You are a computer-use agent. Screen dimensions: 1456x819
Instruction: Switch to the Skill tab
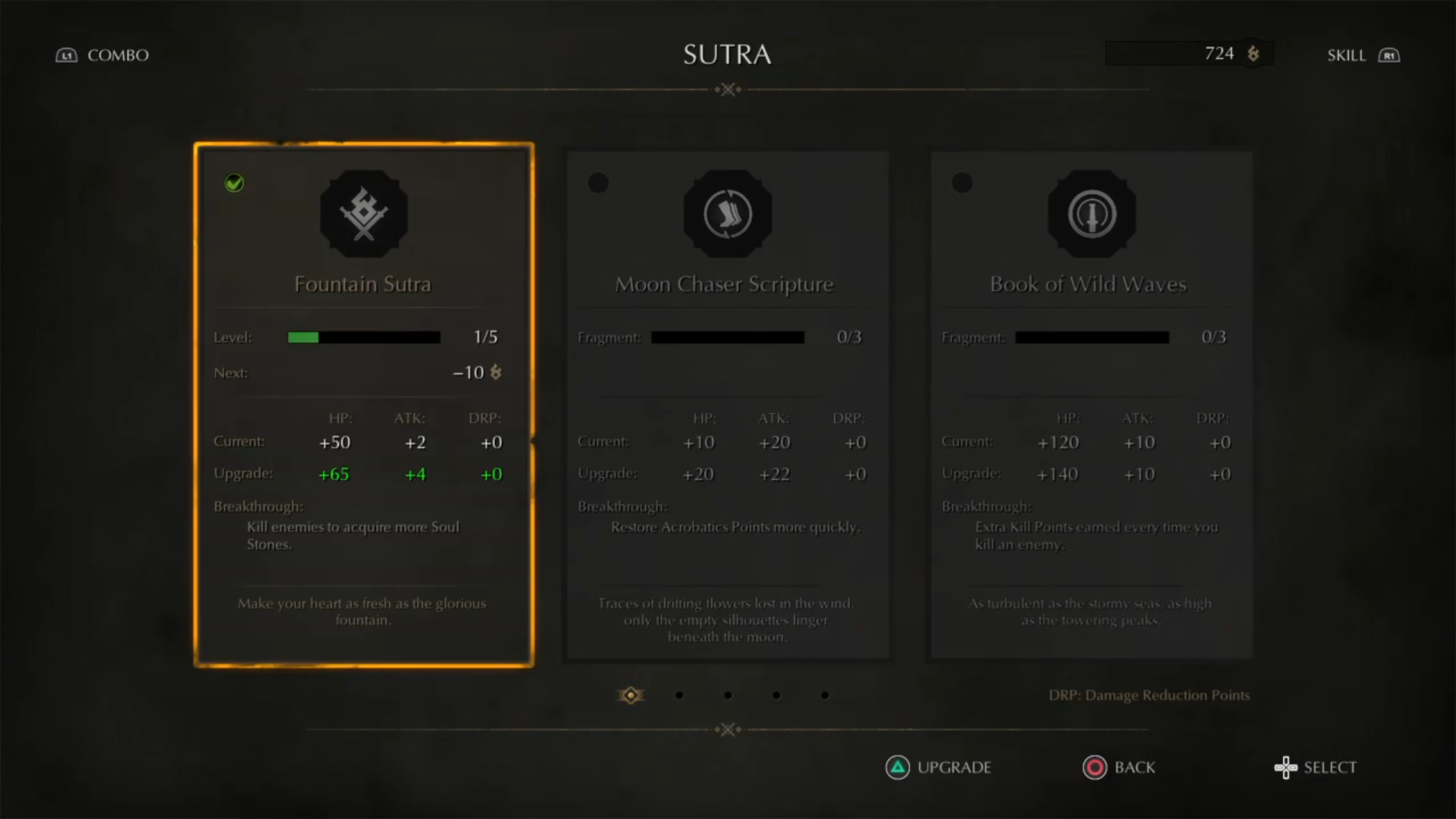1363,55
